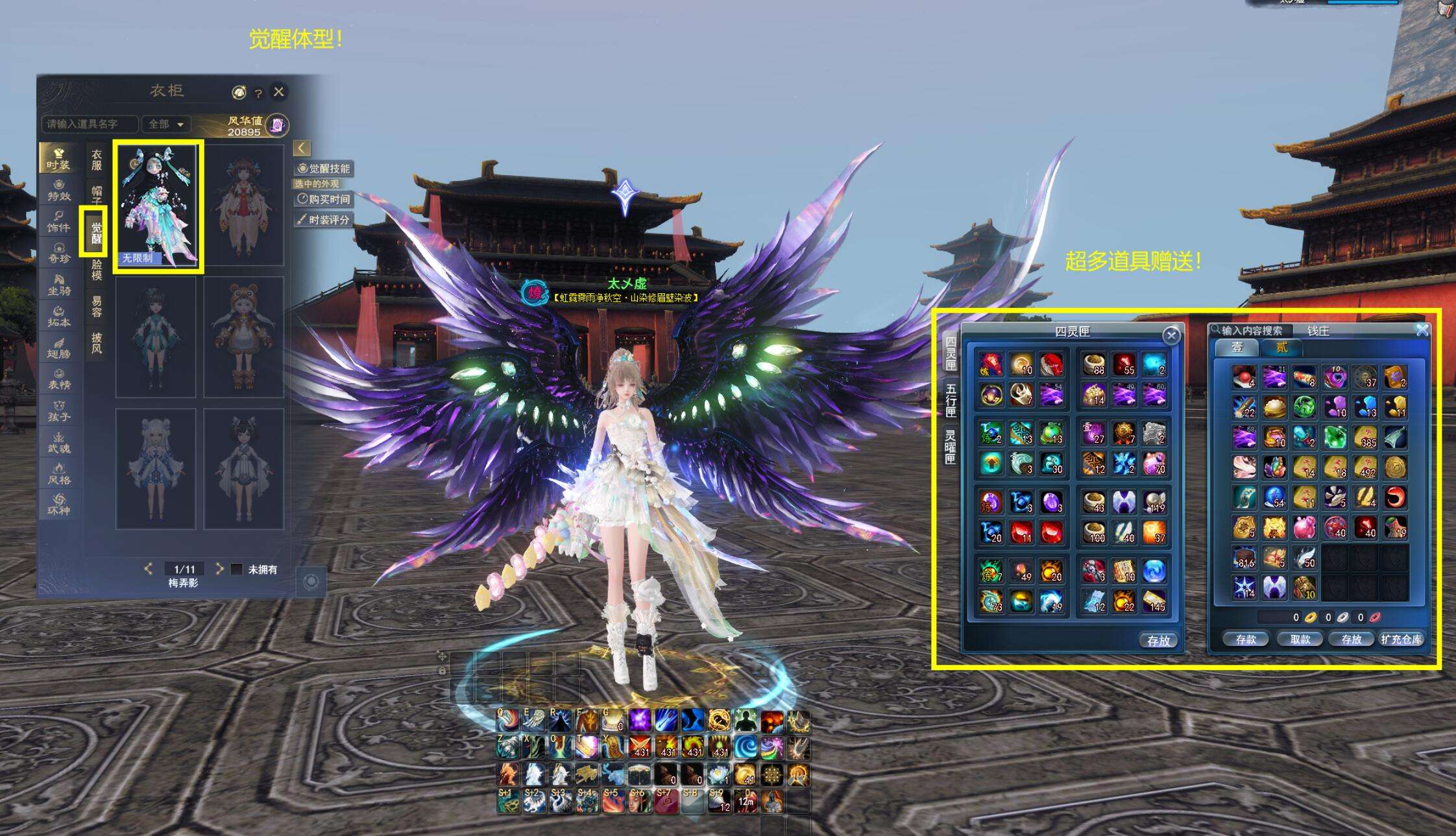Toggle the 未拥有 unowned checkbox
Image resolution: width=1456 pixels, height=836 pixels.
[237, 569]
